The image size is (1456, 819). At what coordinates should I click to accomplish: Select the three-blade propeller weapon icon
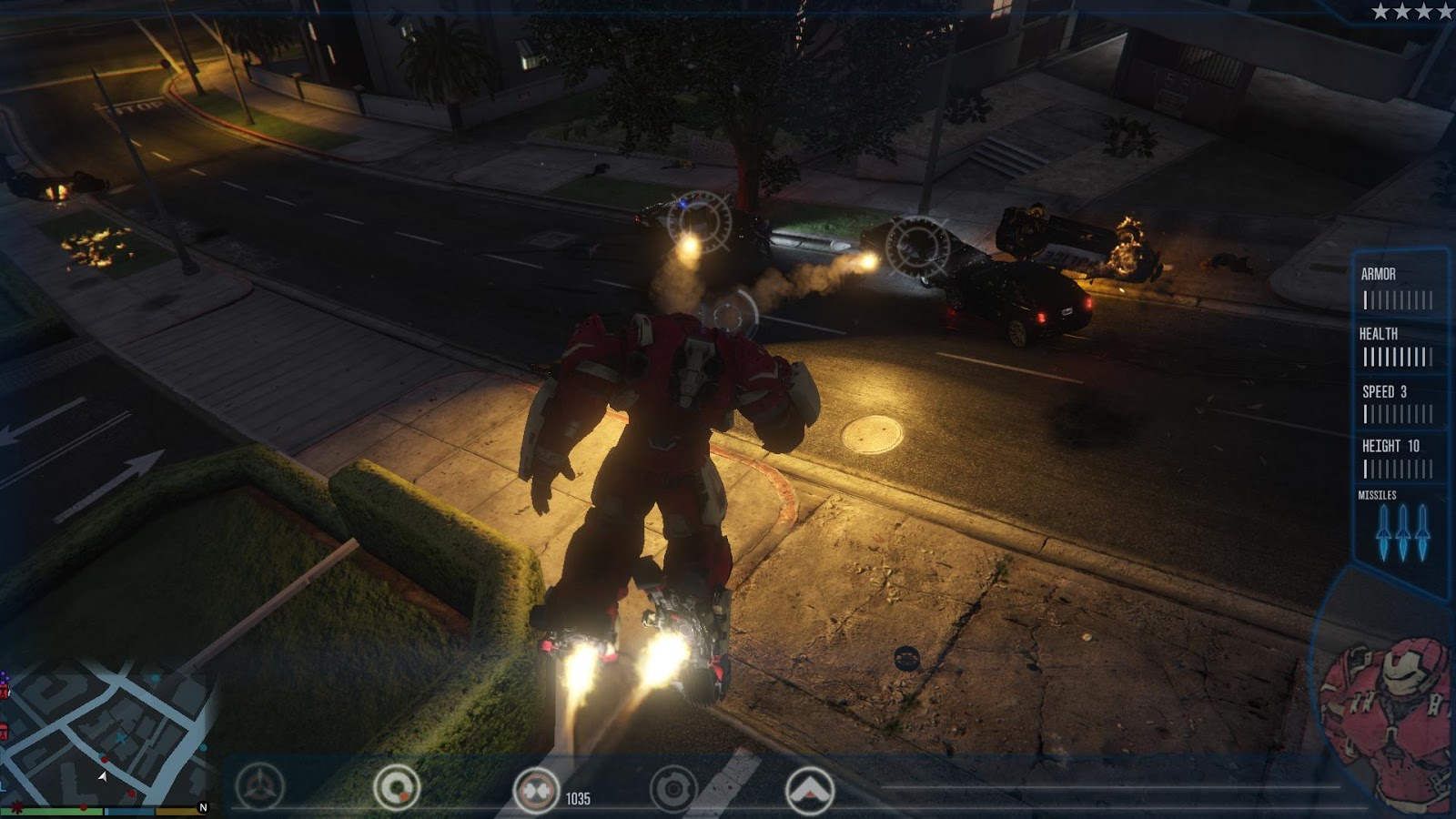260,787
